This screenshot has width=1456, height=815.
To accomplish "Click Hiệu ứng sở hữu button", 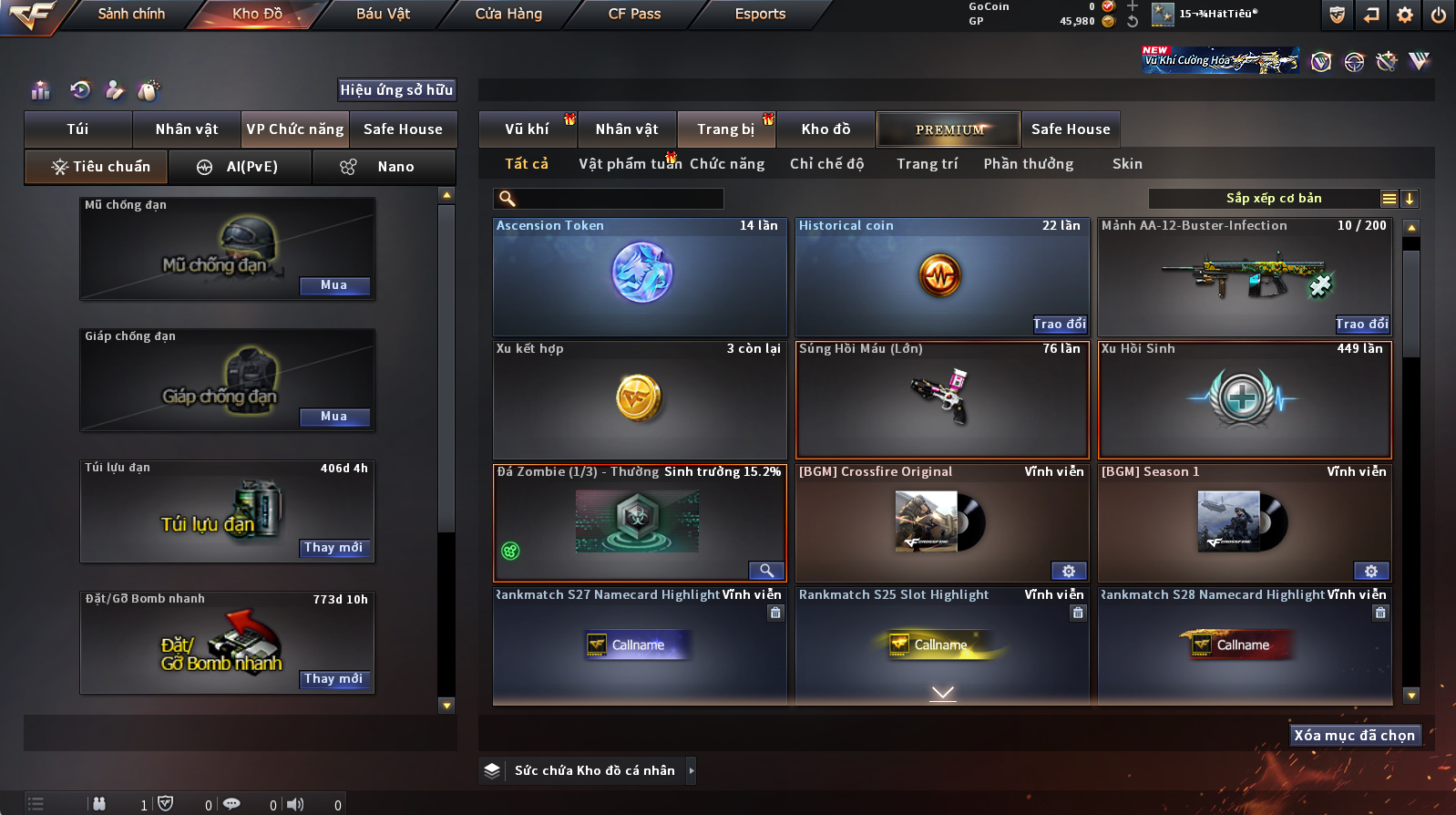I will pyautogui.click(x=396, y=89).
